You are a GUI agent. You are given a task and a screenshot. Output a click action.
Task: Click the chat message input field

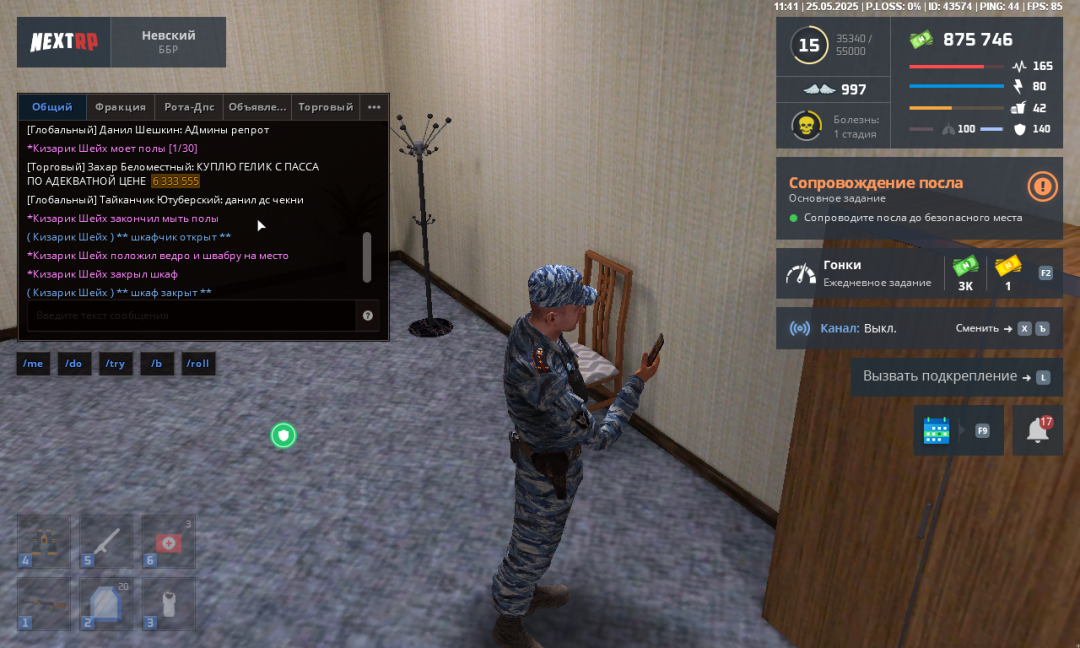190,316
